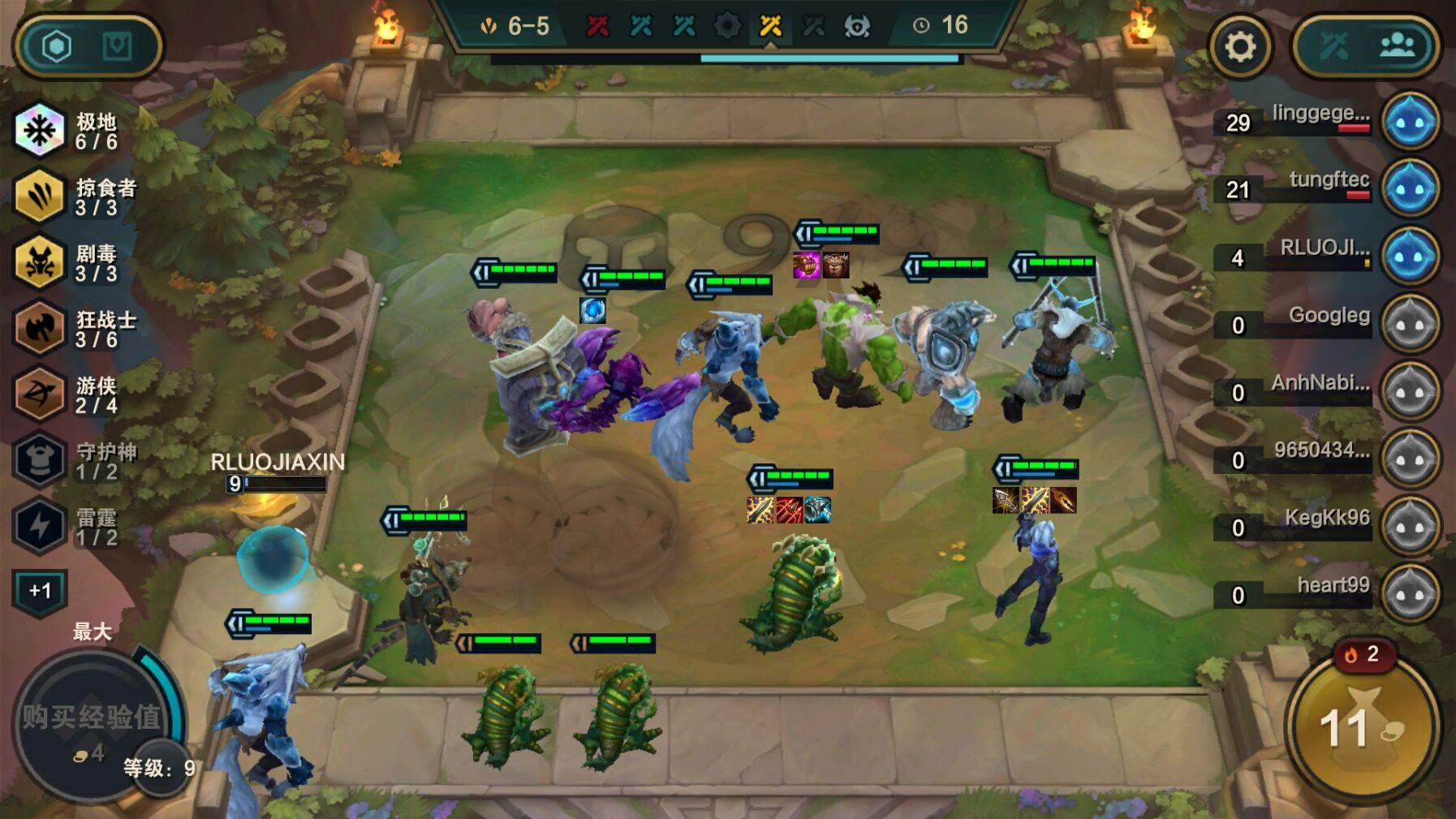Open the settings gear menu
This screenshot has height=819, width=1456.
1239,46
